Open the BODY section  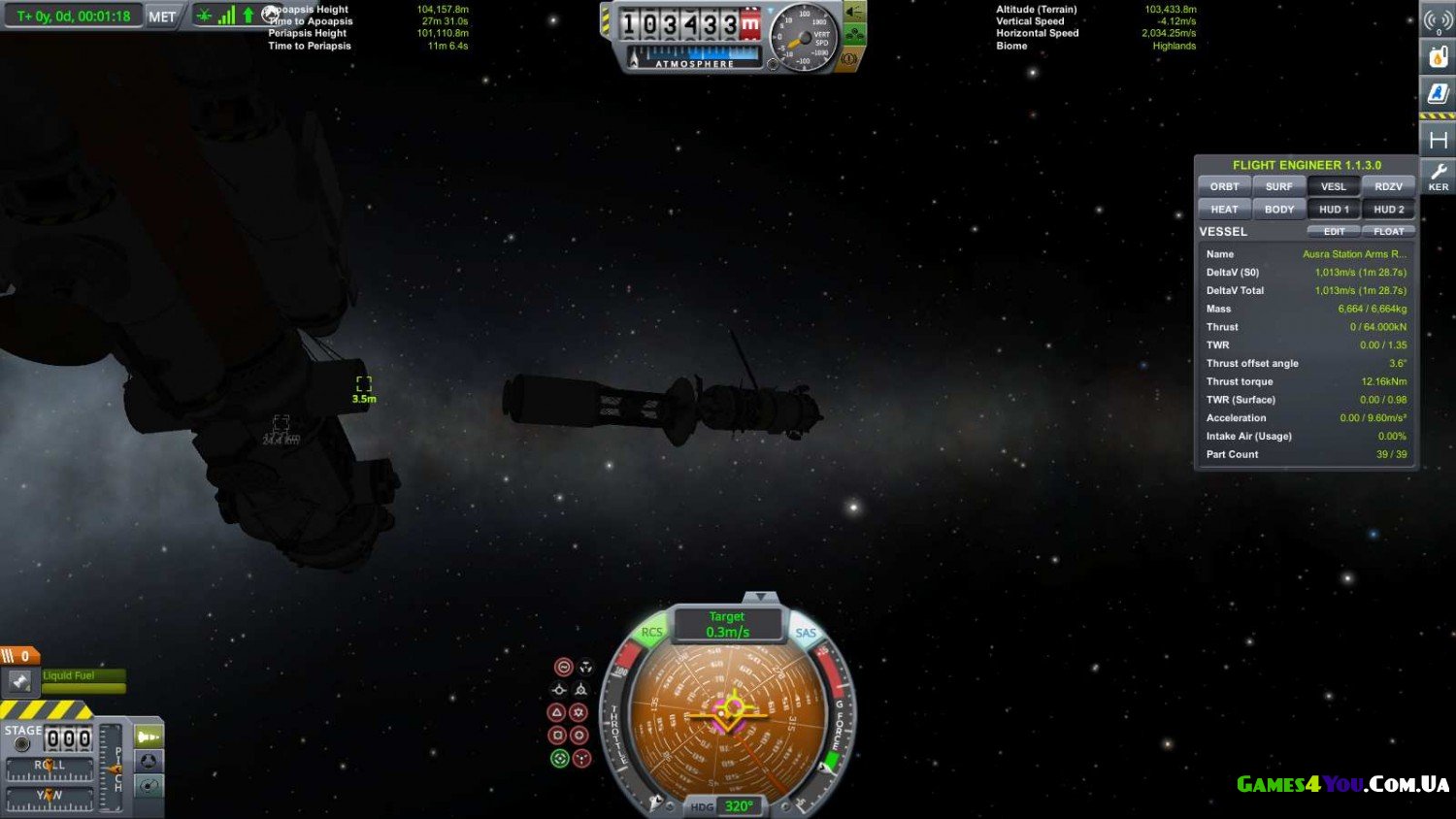(x=1278, y=209)
